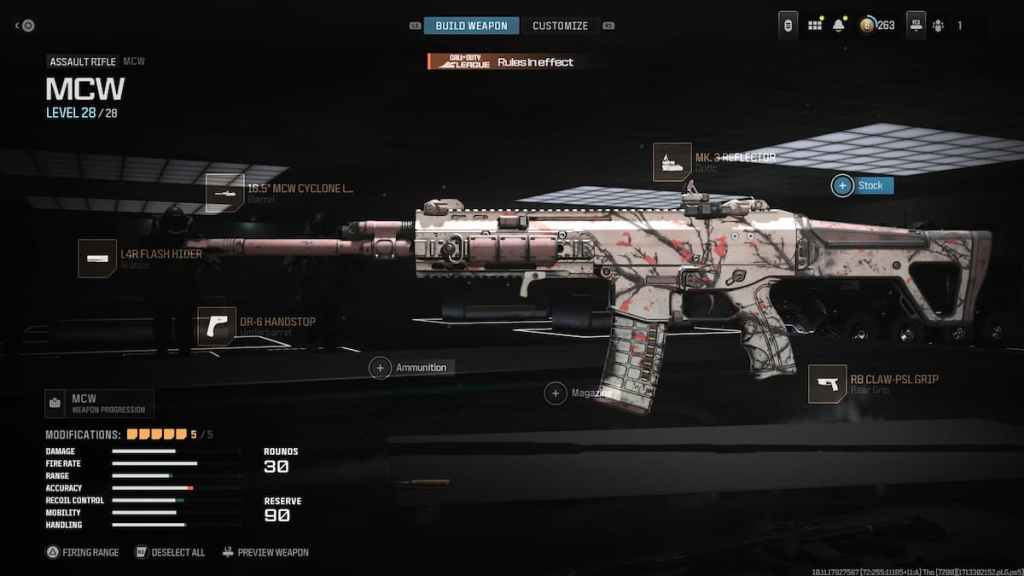Preview Weapon model
This screenshot has height=576, width=1024.
pos(265,552)
